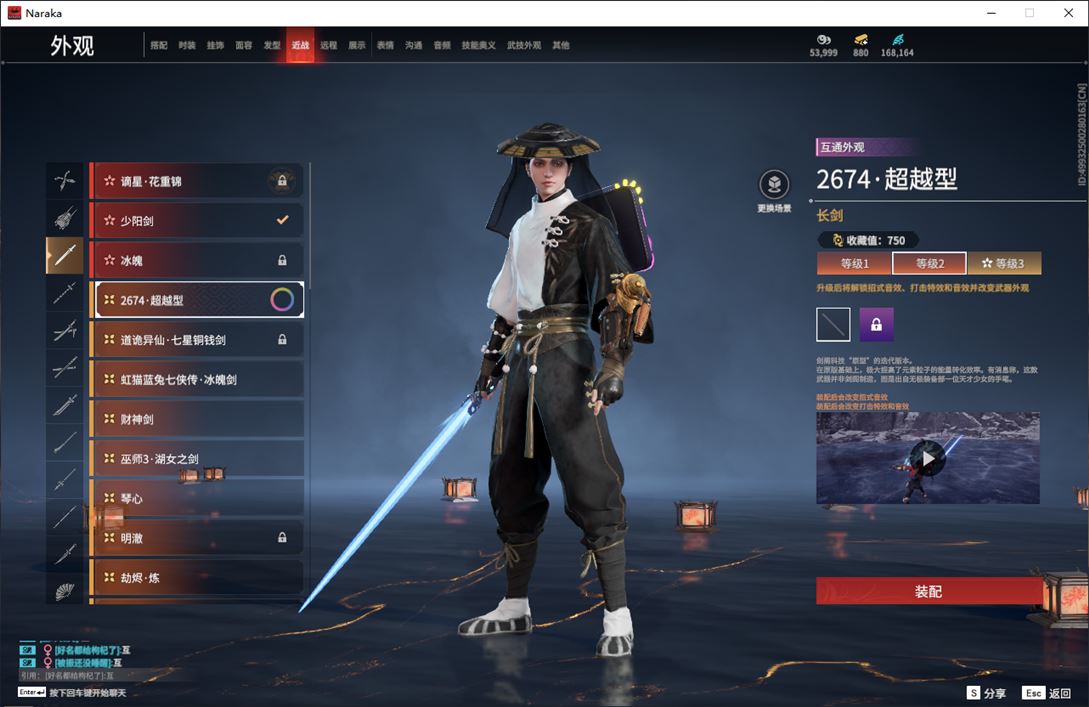The height and width of the screenshot is (707, 1089).
Task: Go to the 表情 emote tab
Action: (x=385, y=46)
